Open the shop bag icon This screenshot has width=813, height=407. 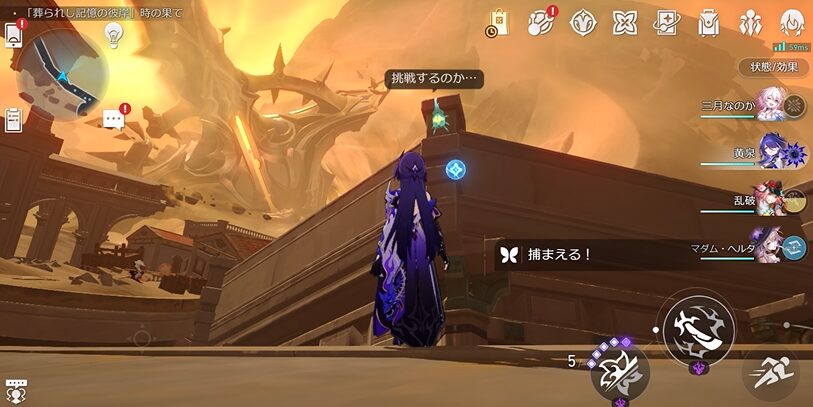coord(498,22)
